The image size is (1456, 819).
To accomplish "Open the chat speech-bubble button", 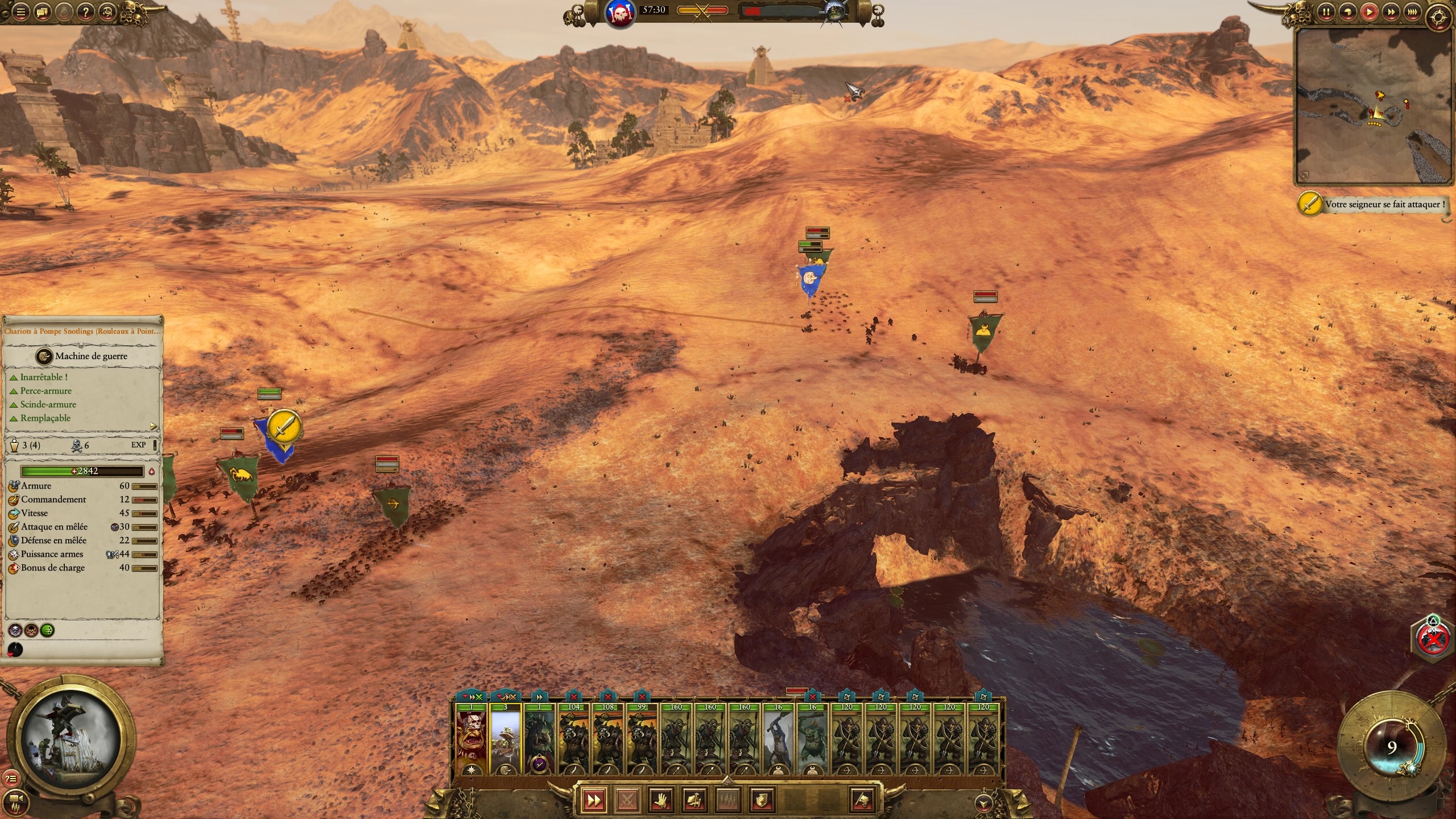I will [42, 11].
